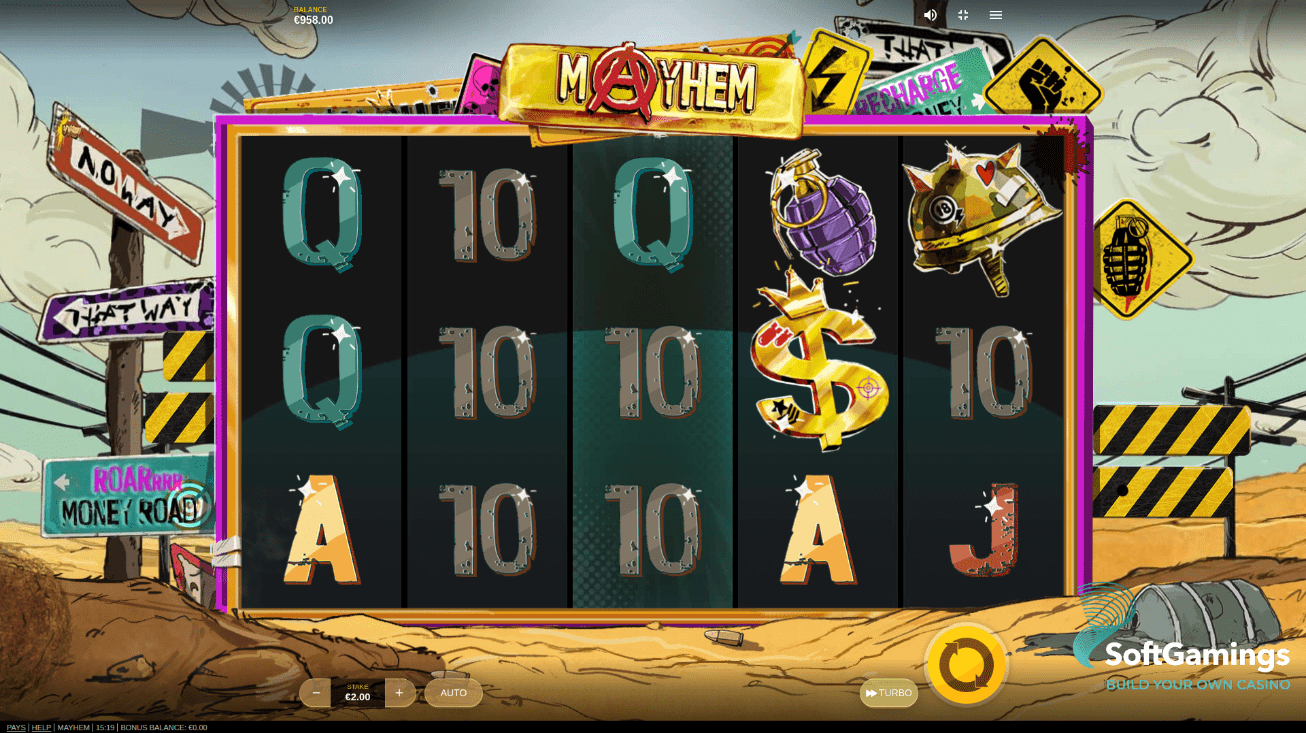
Task: Open the hamburger menu
Action: click(x=996, y=15)
